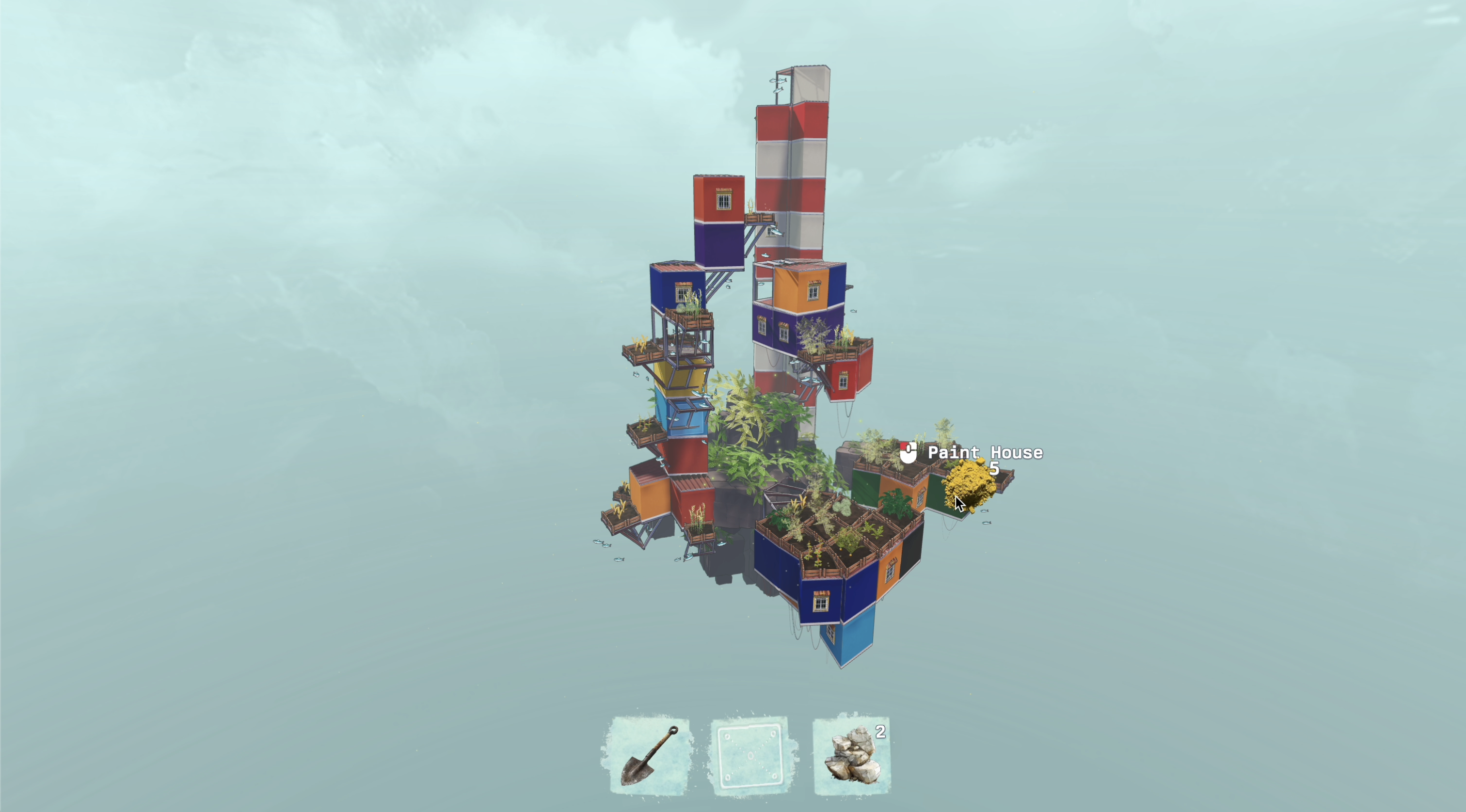Select the rock pile slot

(x=852, y=756)
